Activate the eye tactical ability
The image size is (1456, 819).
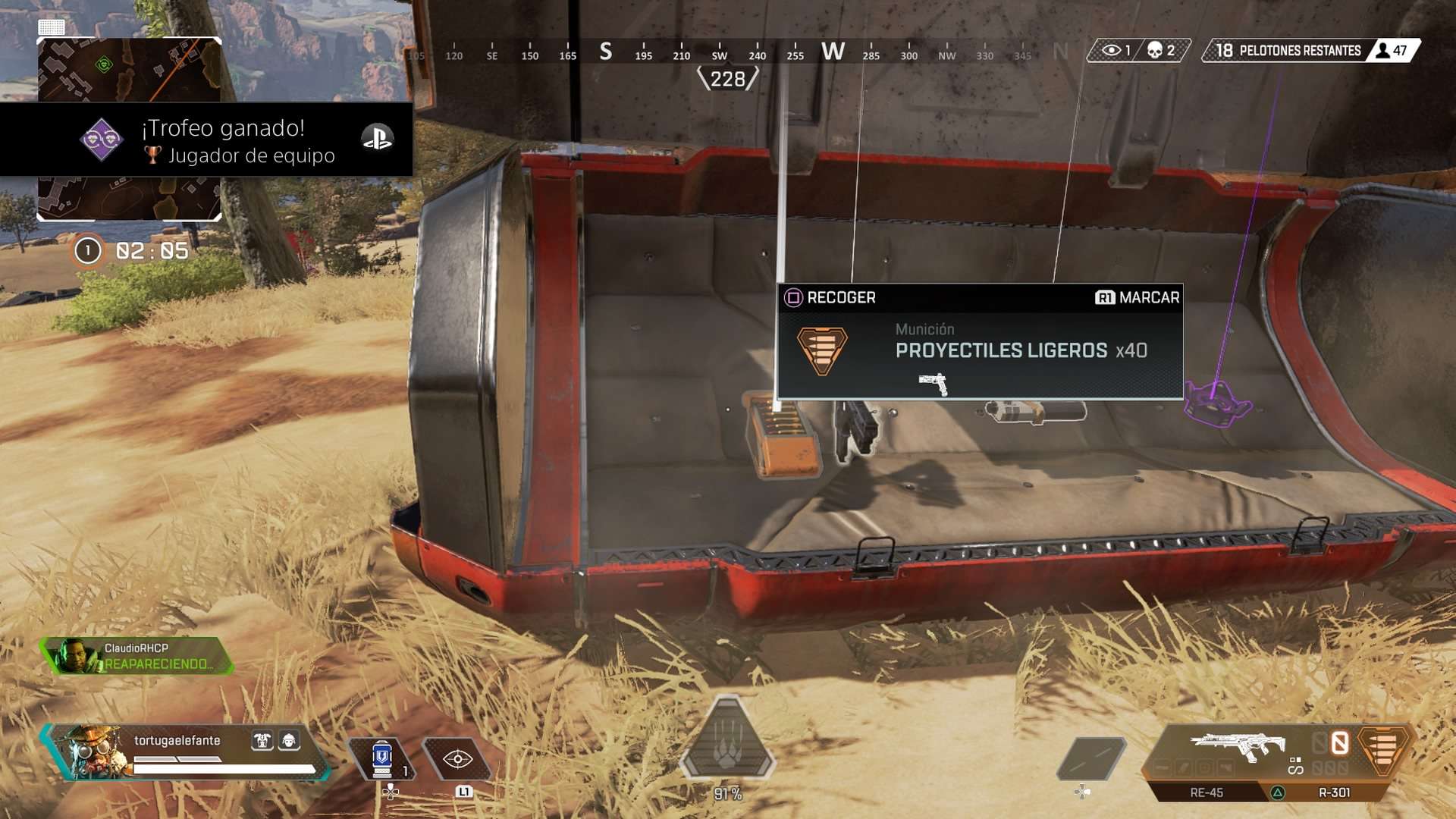click(x=457, y=758)
